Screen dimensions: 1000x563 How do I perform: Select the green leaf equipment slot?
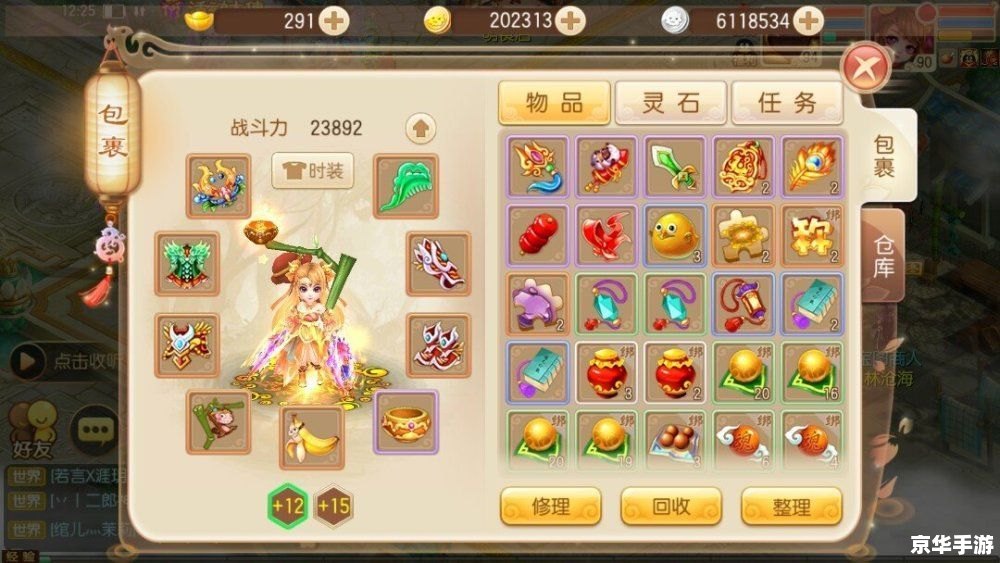pyautogui.click(x=406, y=185)
